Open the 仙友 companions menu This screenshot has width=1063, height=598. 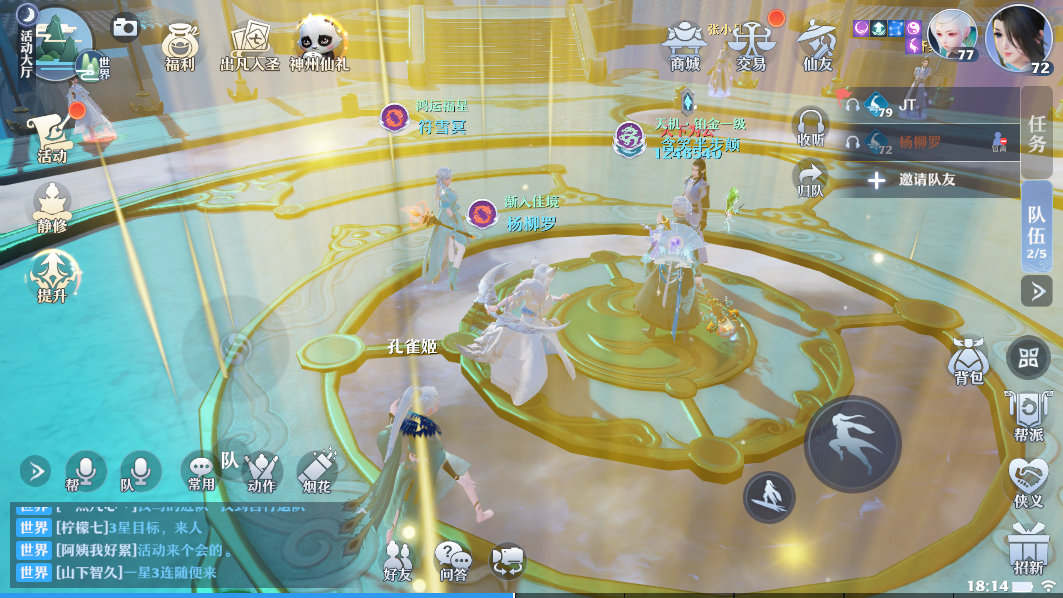[818, 45]
